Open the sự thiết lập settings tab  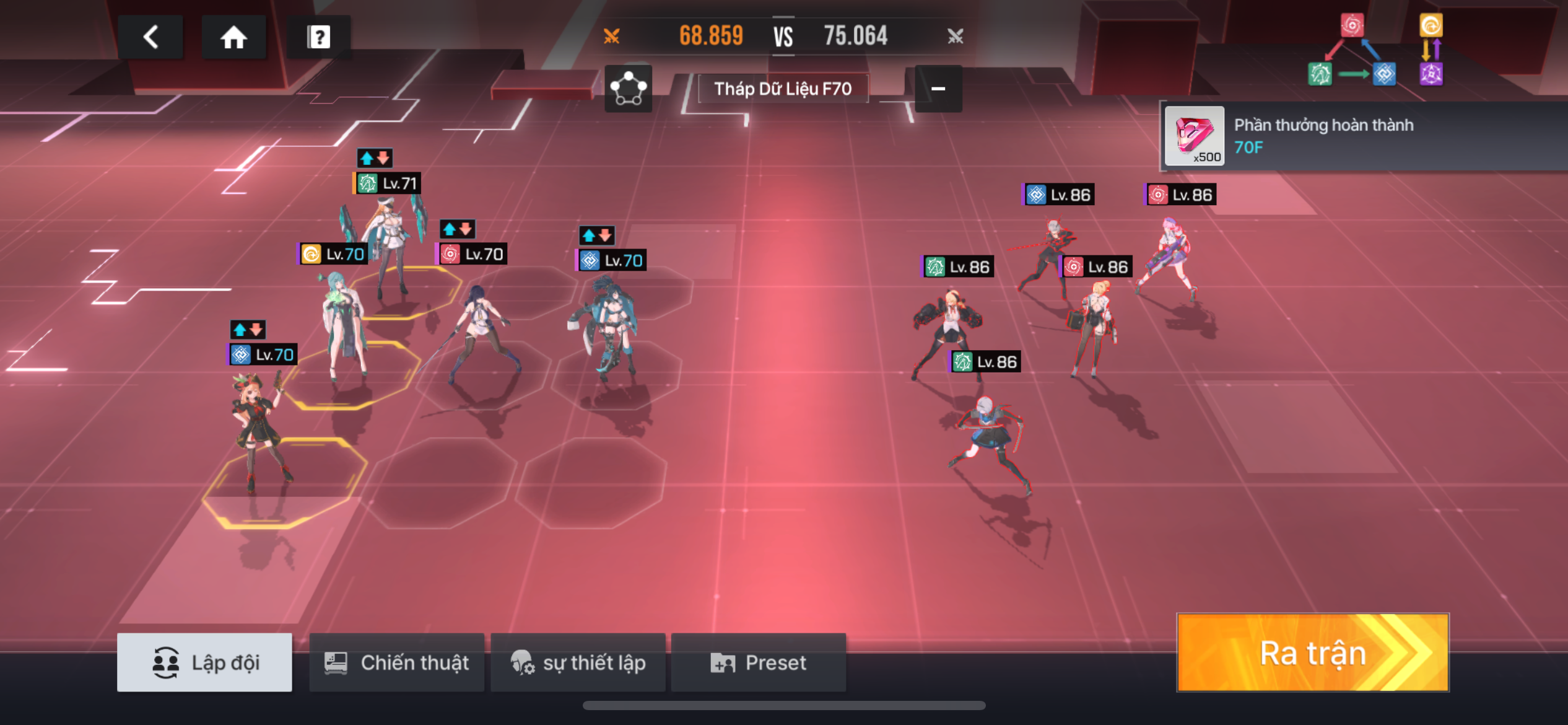(578, 662)
